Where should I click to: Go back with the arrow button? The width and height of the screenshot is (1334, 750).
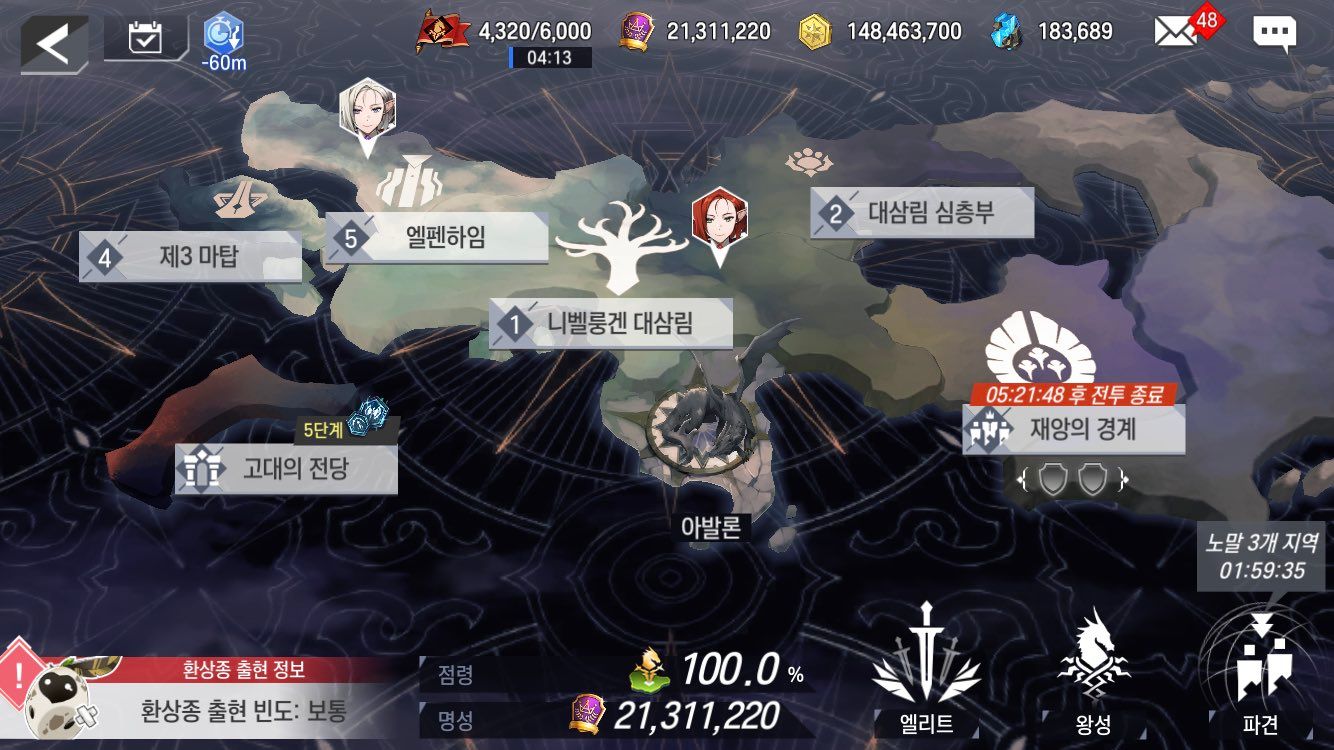(53, 43)
